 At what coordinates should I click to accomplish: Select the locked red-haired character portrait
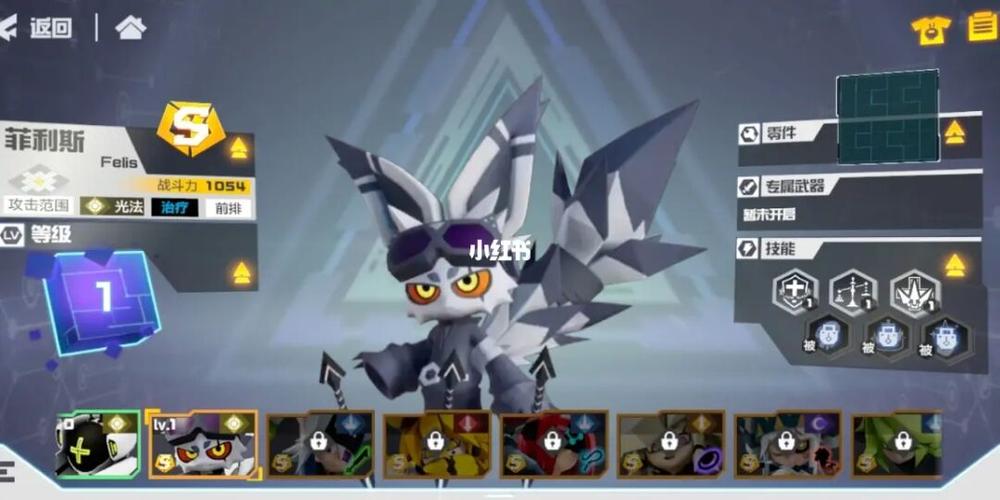(553, 443)
